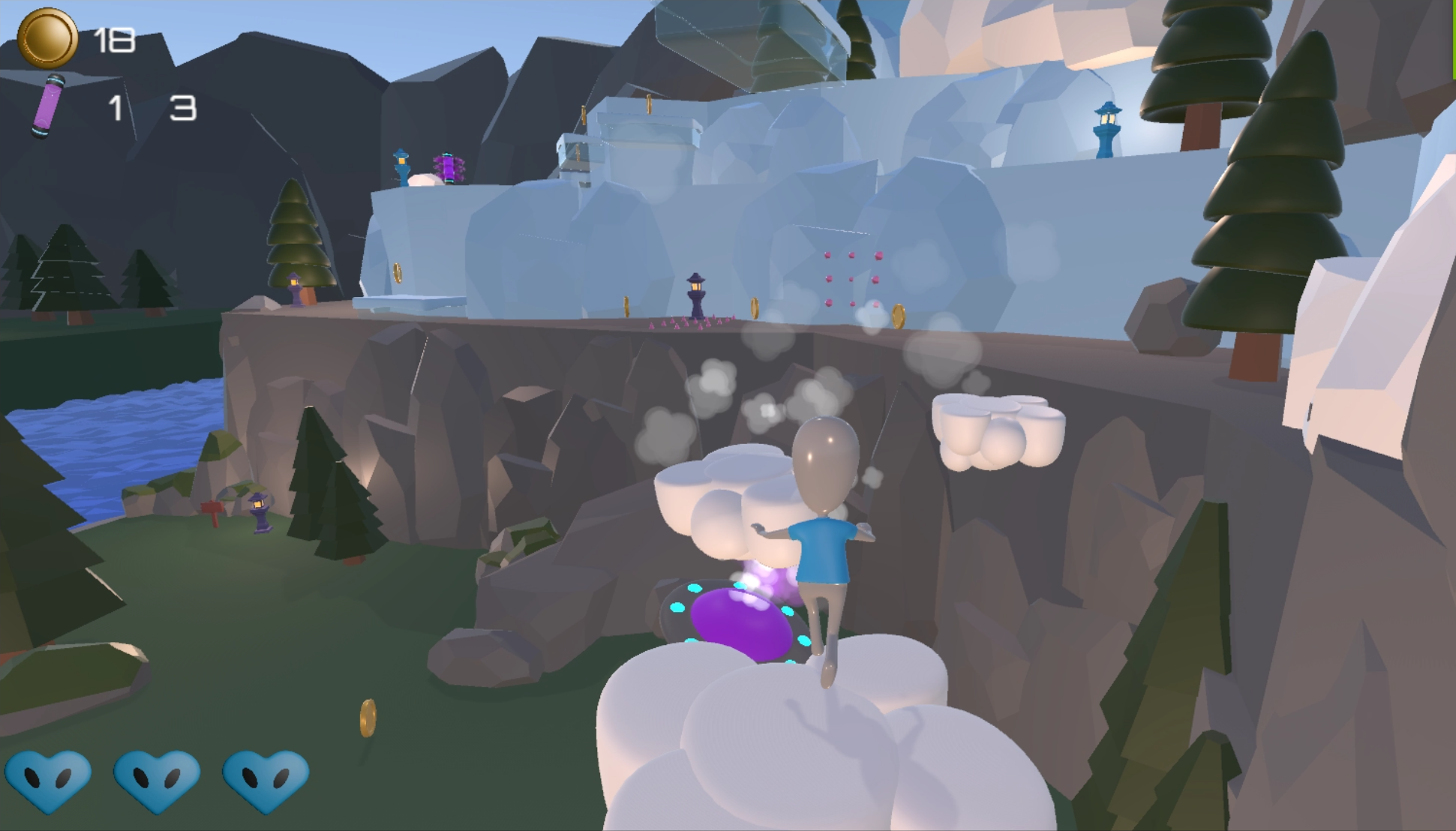Click the rightmost heart icon

[x=263, y=780]
